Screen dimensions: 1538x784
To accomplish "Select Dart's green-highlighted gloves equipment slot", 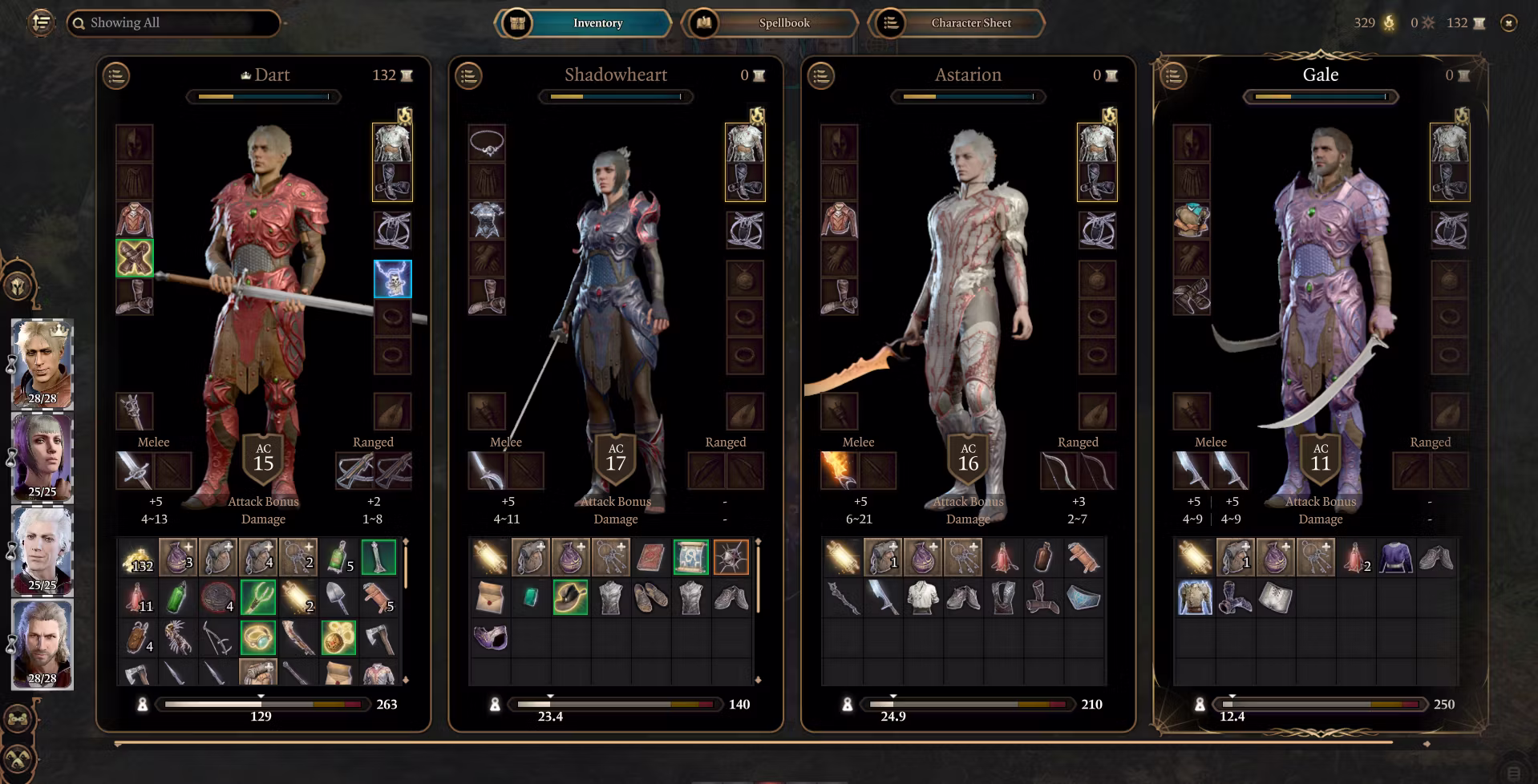I will pos(135,258).
